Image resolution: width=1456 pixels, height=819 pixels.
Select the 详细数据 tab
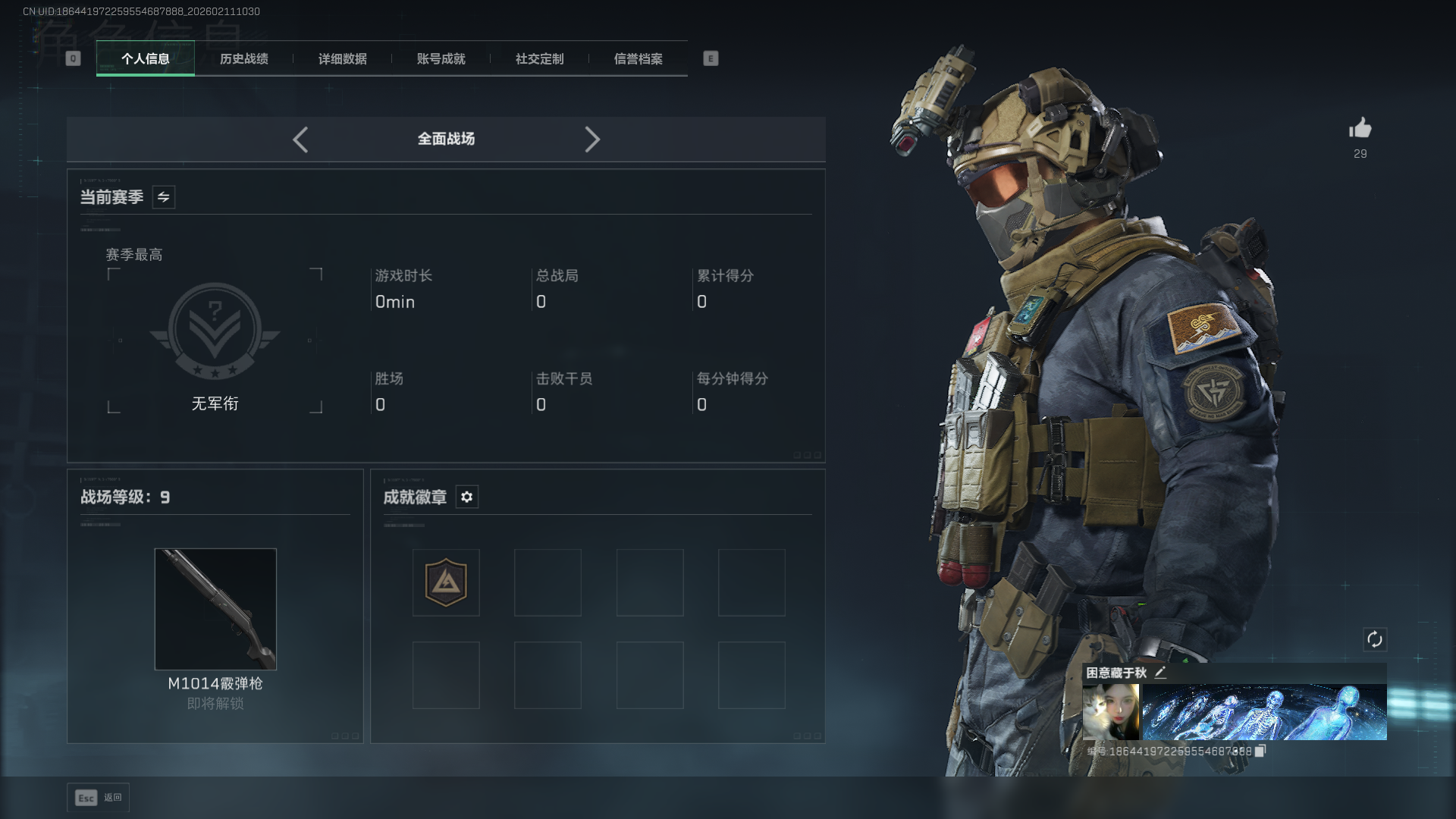point(342,58)
